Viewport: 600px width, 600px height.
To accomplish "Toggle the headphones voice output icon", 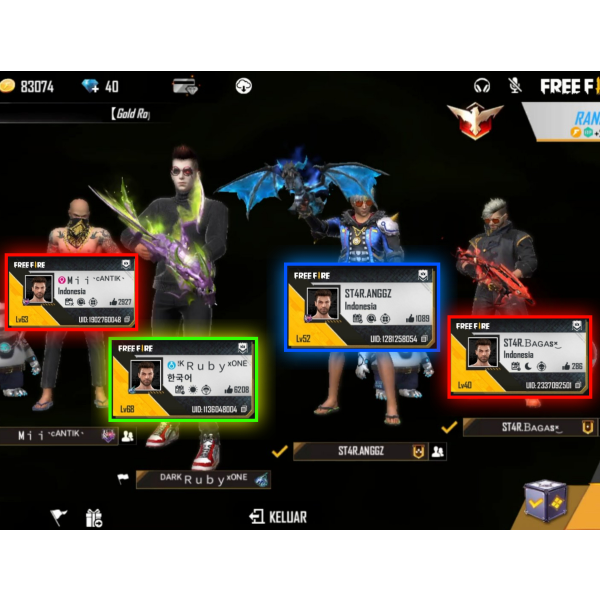I will point(483,86).
